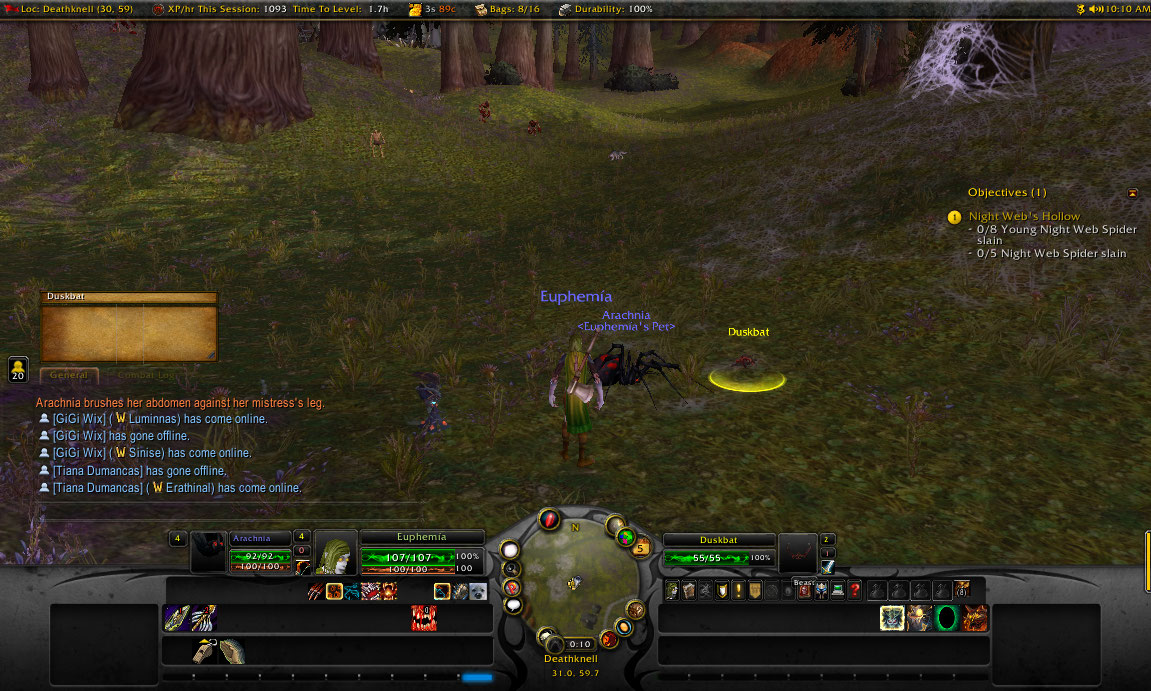Click the Euphemia player portrait
Image resolution: width=1151 pixels, height=691 pixels.
click(336, 553)
